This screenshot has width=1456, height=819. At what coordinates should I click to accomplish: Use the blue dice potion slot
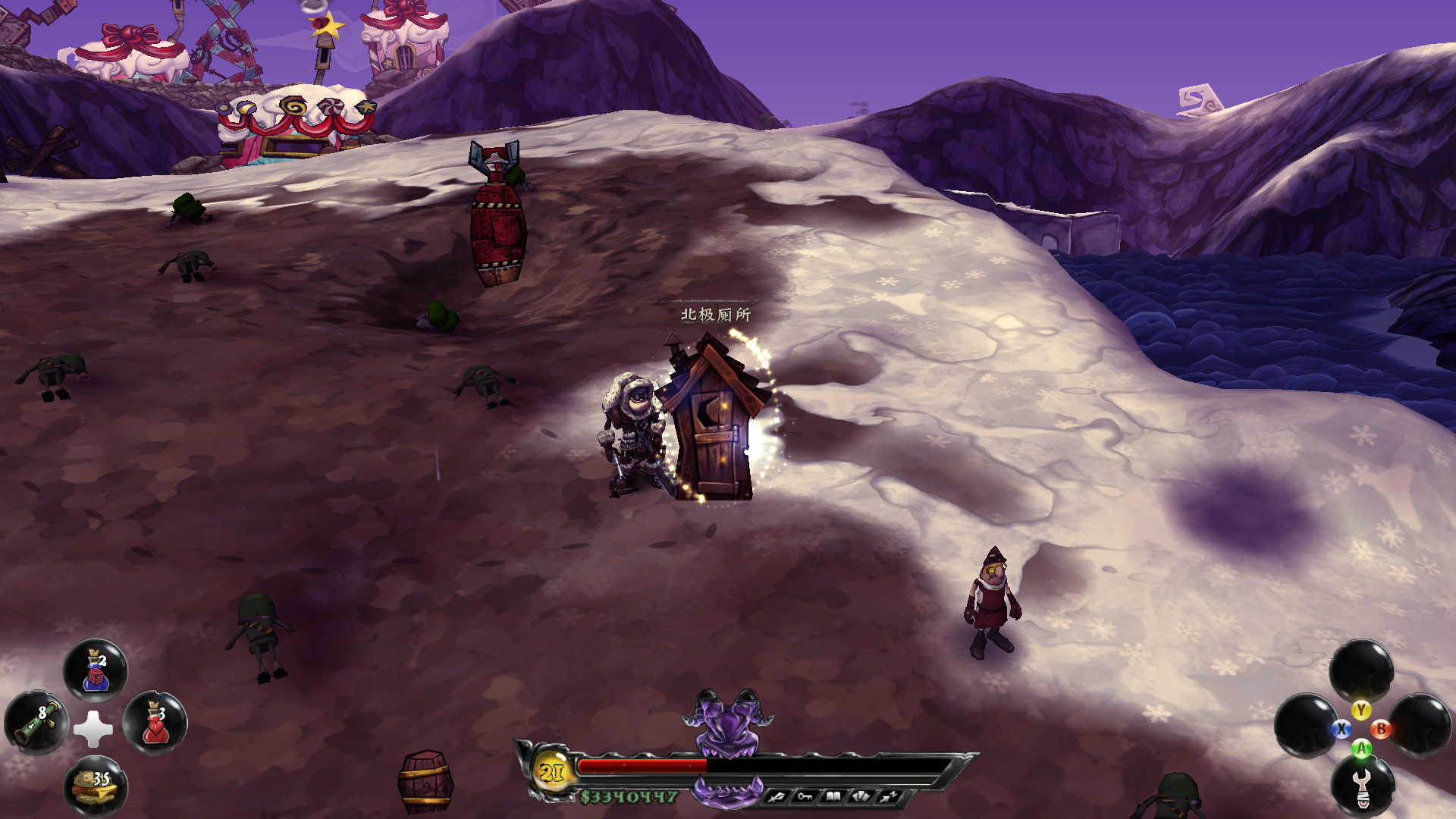96,671
